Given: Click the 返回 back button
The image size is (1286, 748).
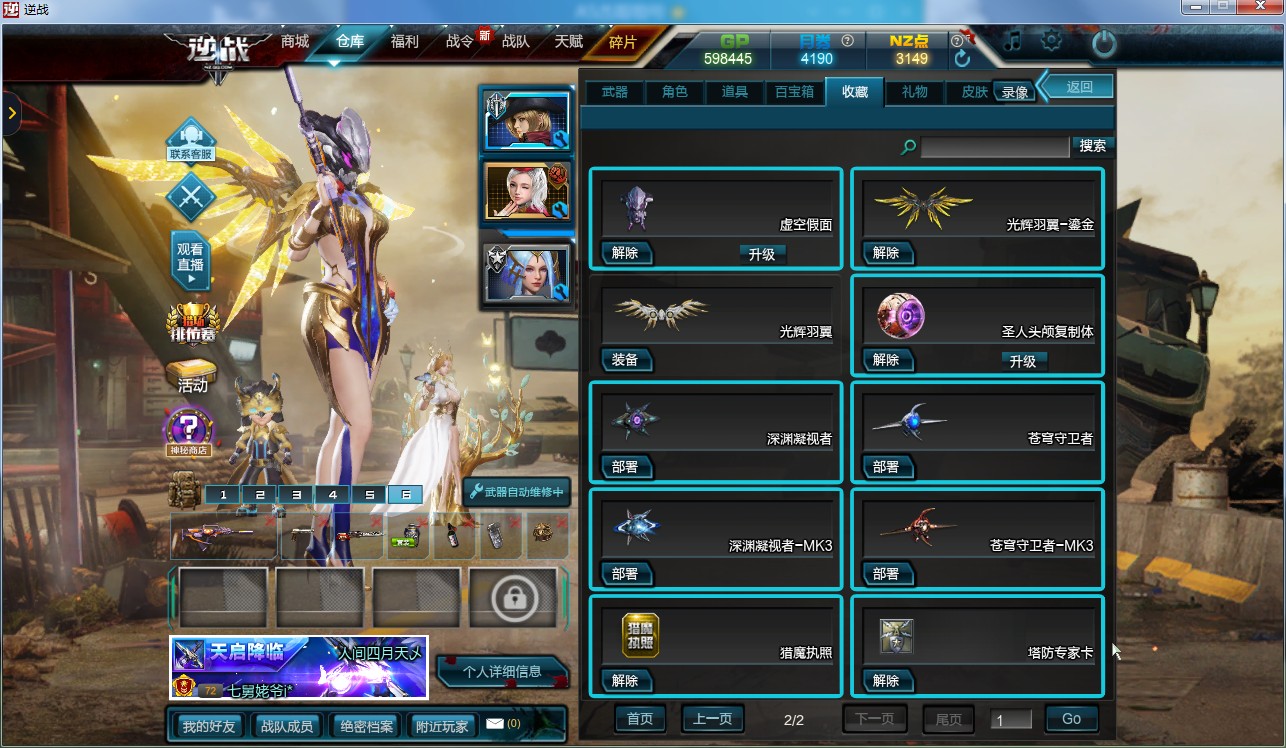Looking at the screenshot, I should click(1080, 87).
